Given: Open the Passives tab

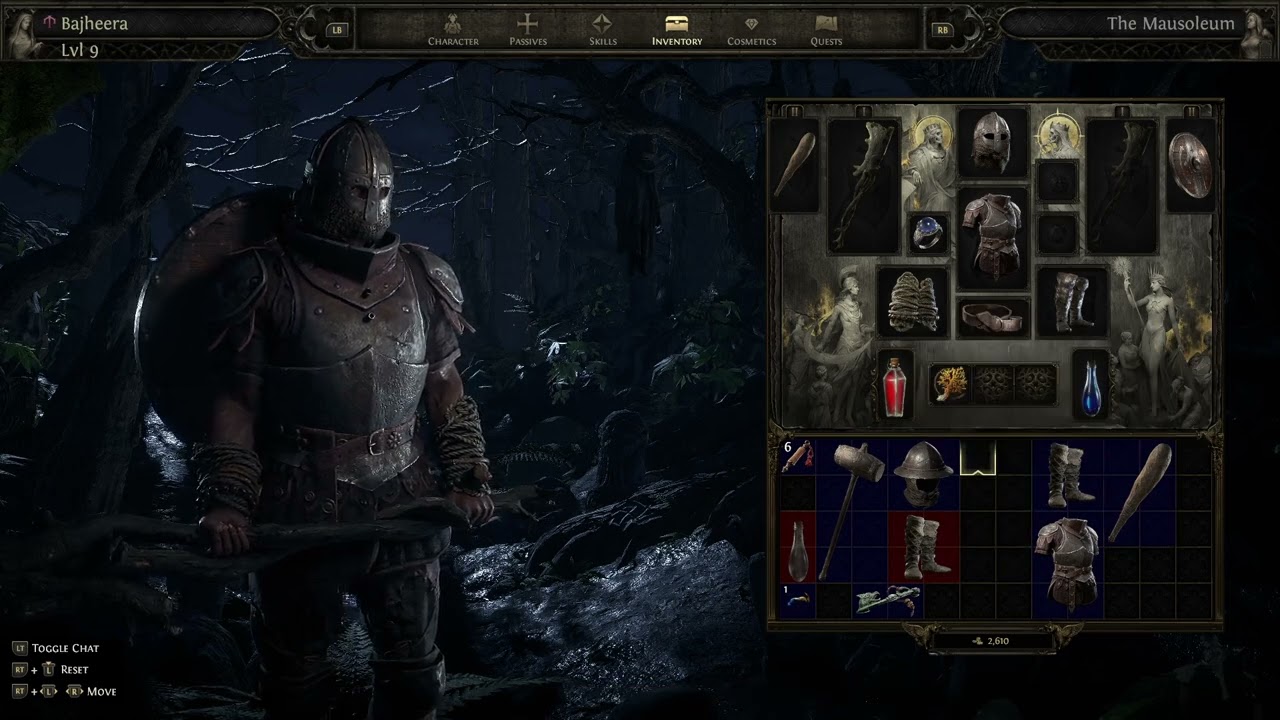Looking at the screenshot, I should click(527, 30).
